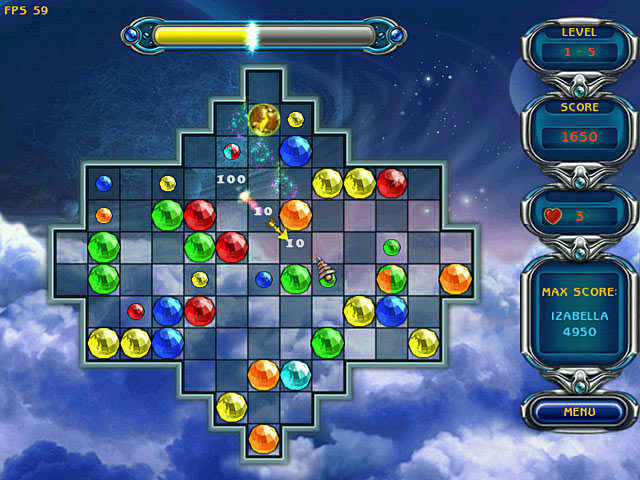Click the small orange orb
The image size is (640, 480).
[x=104, y=215]
